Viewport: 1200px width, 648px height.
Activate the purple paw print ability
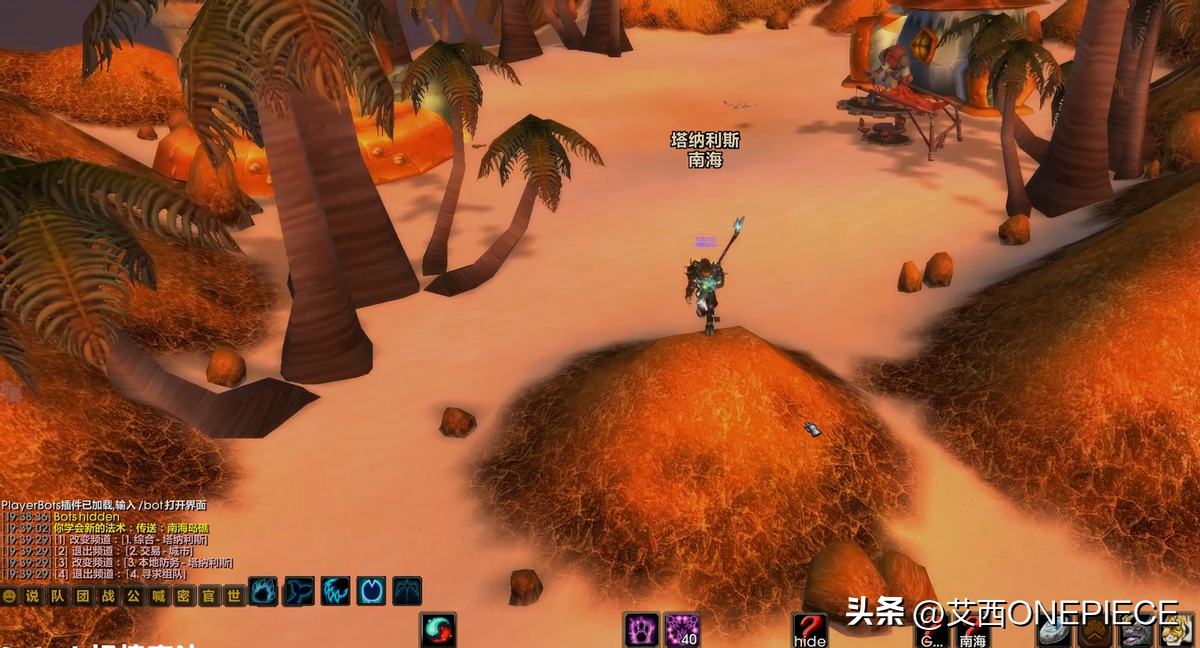641,631
